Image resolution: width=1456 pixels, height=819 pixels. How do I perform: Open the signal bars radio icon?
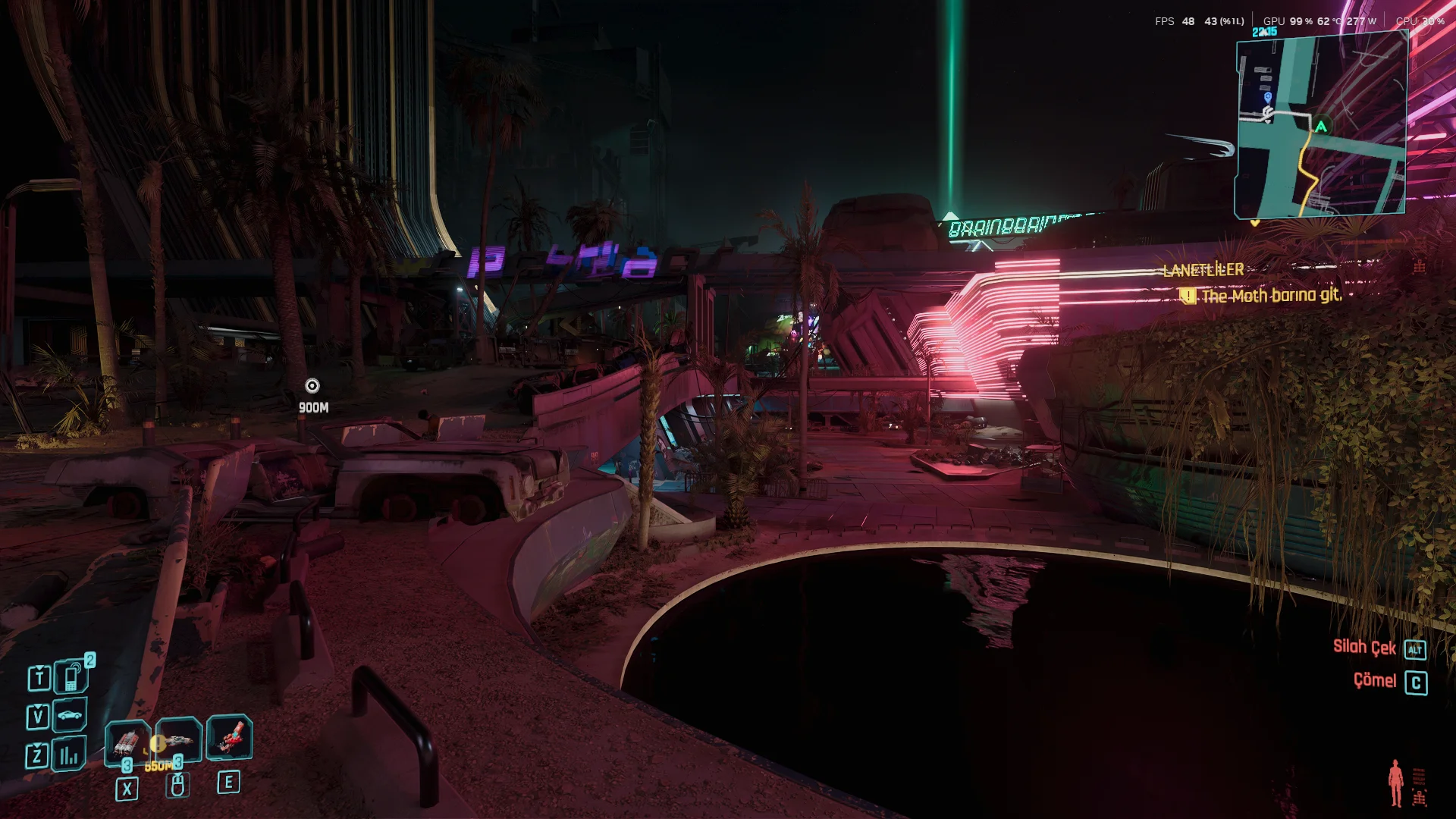[69, 755]
